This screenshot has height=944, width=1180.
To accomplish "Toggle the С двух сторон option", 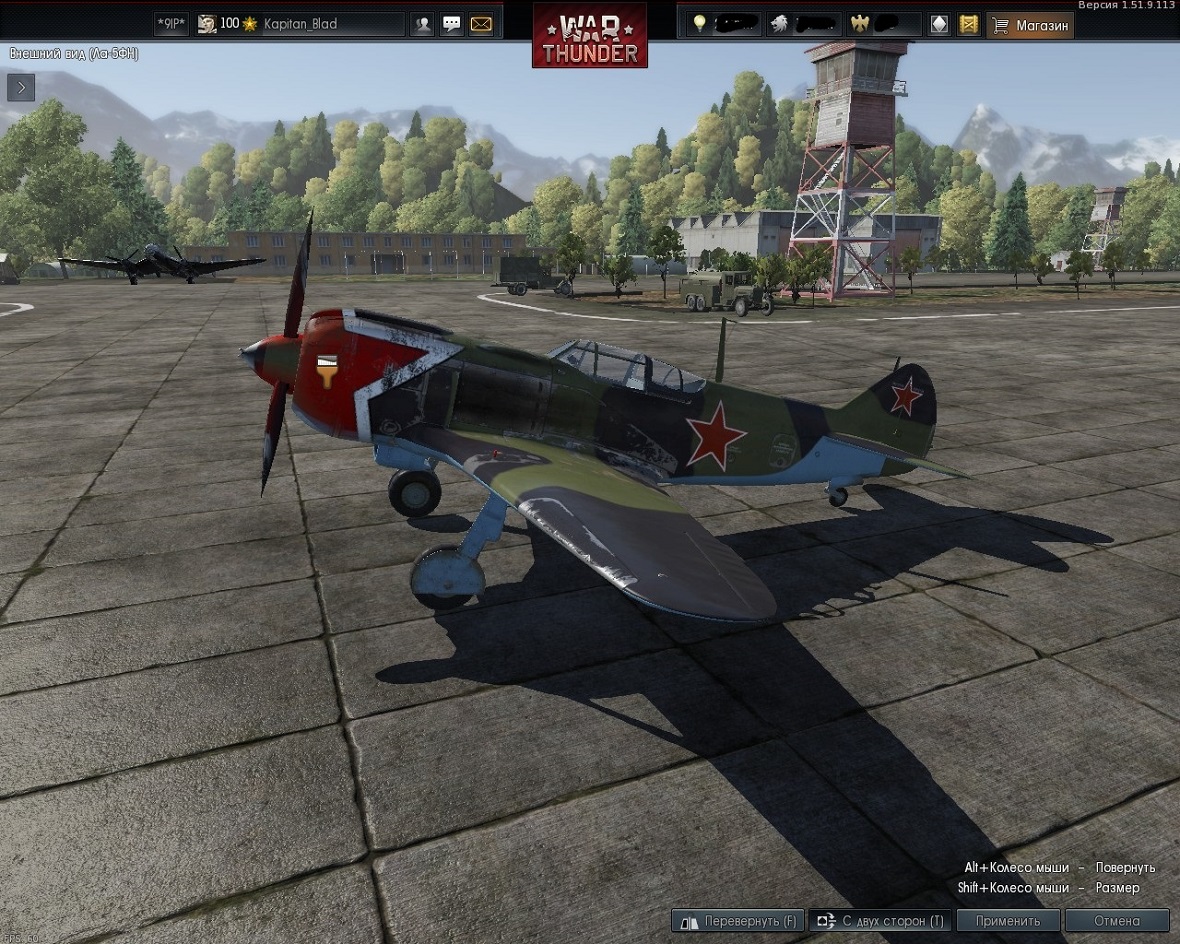I will click(x=878, y=920).
